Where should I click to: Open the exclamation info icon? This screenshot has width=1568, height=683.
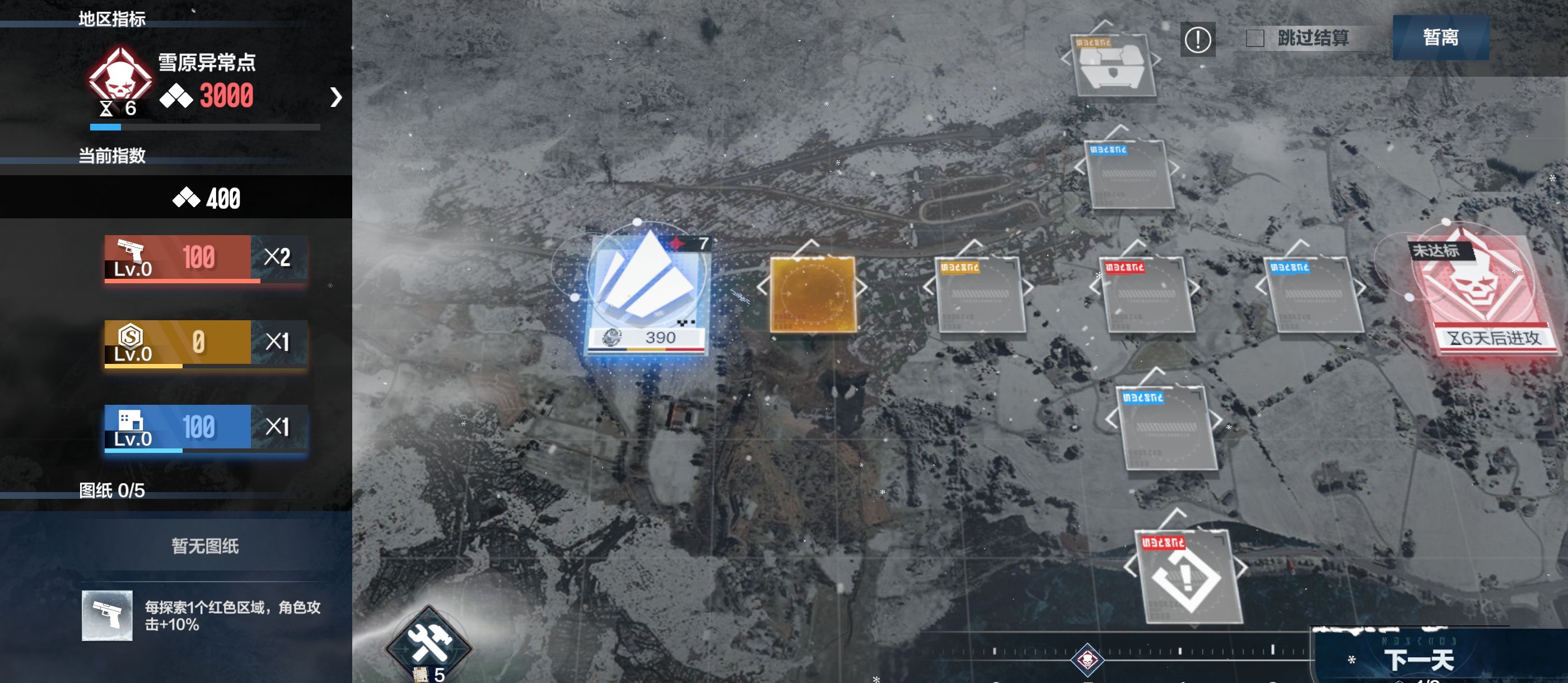(1197, 40)
